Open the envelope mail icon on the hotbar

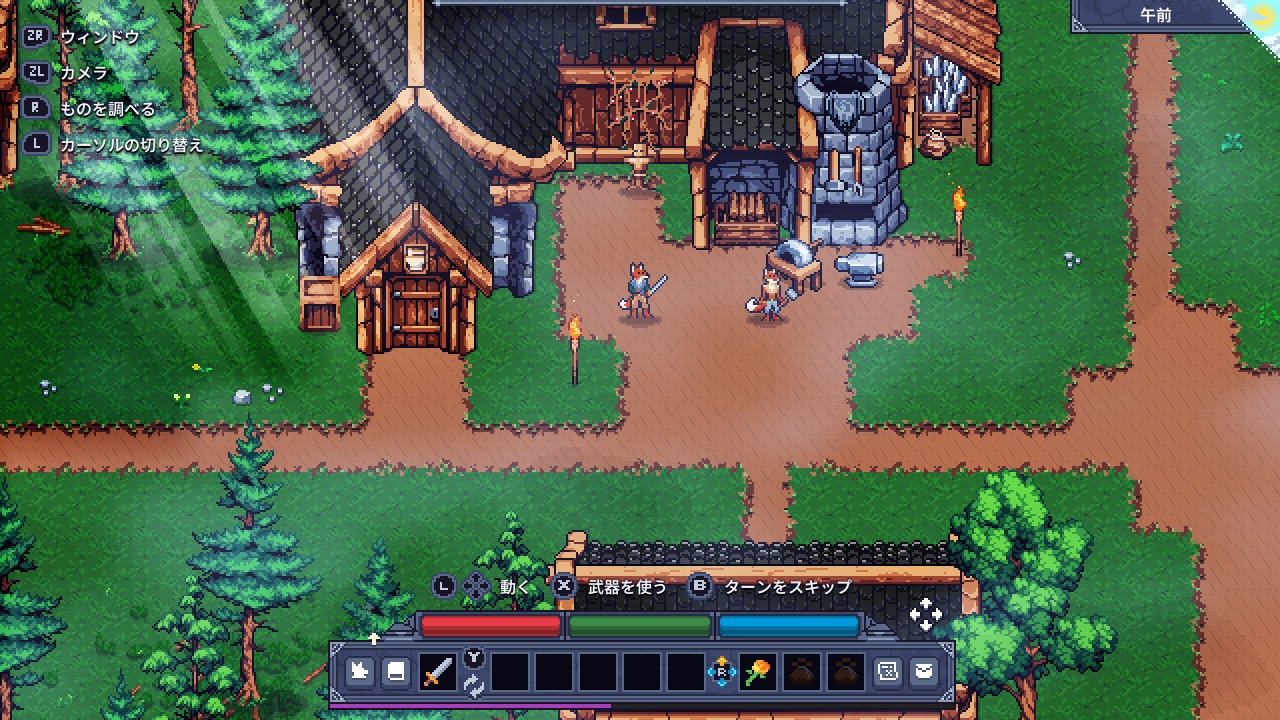[922, 671]
